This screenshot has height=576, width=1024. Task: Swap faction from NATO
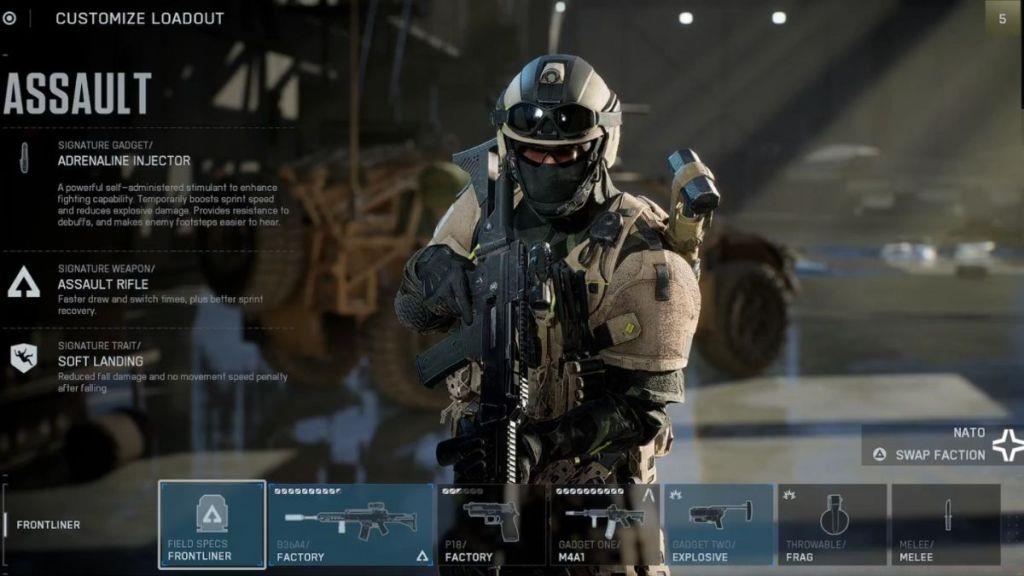(940, 454)
